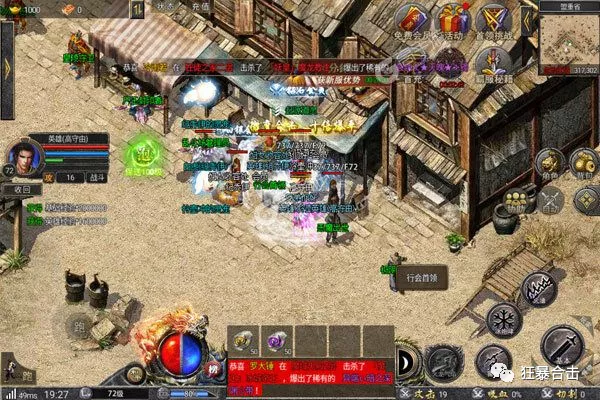Open the gift box activities (活动) icon
Viewport: 600px width, 400px height.
point(453,21)
